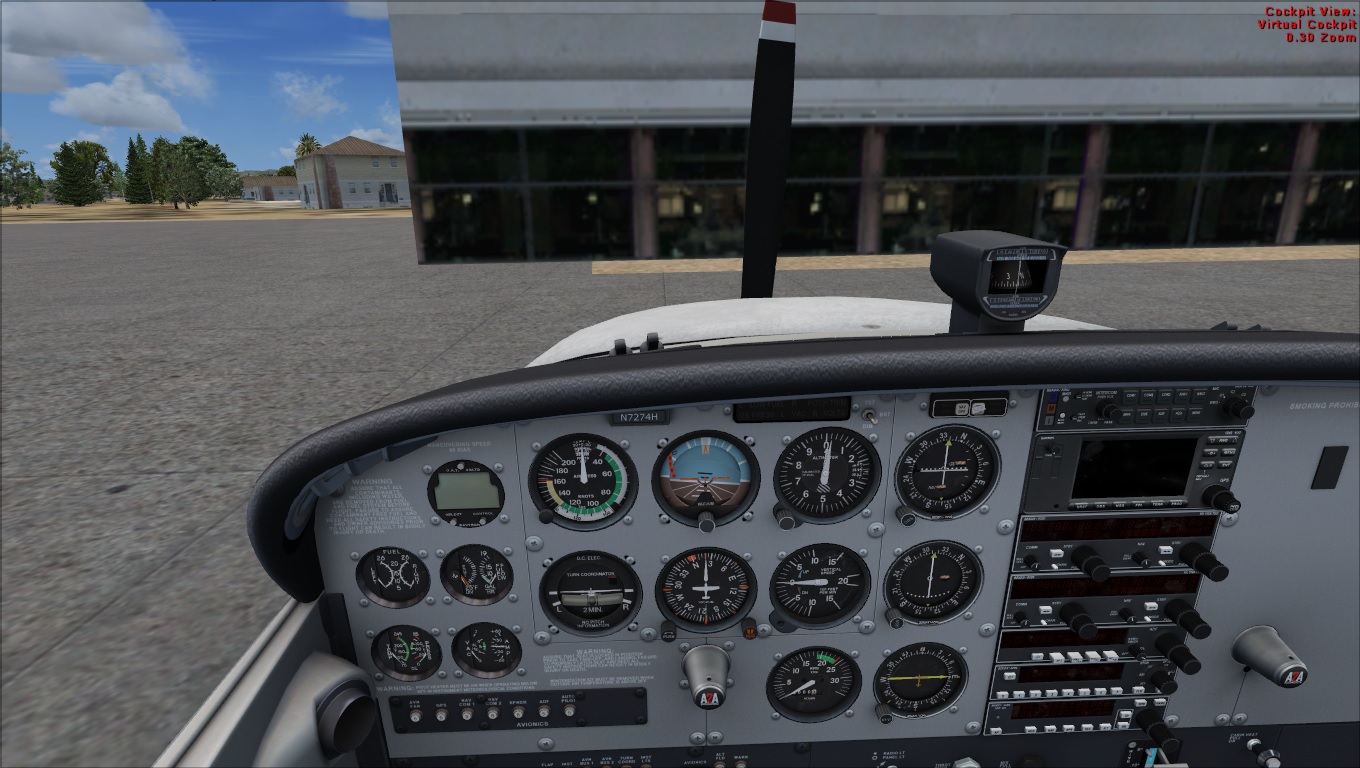Screen dimensions: 1360x768
Task: Toggle the GPS avionics switch
Action: [440, 715]
